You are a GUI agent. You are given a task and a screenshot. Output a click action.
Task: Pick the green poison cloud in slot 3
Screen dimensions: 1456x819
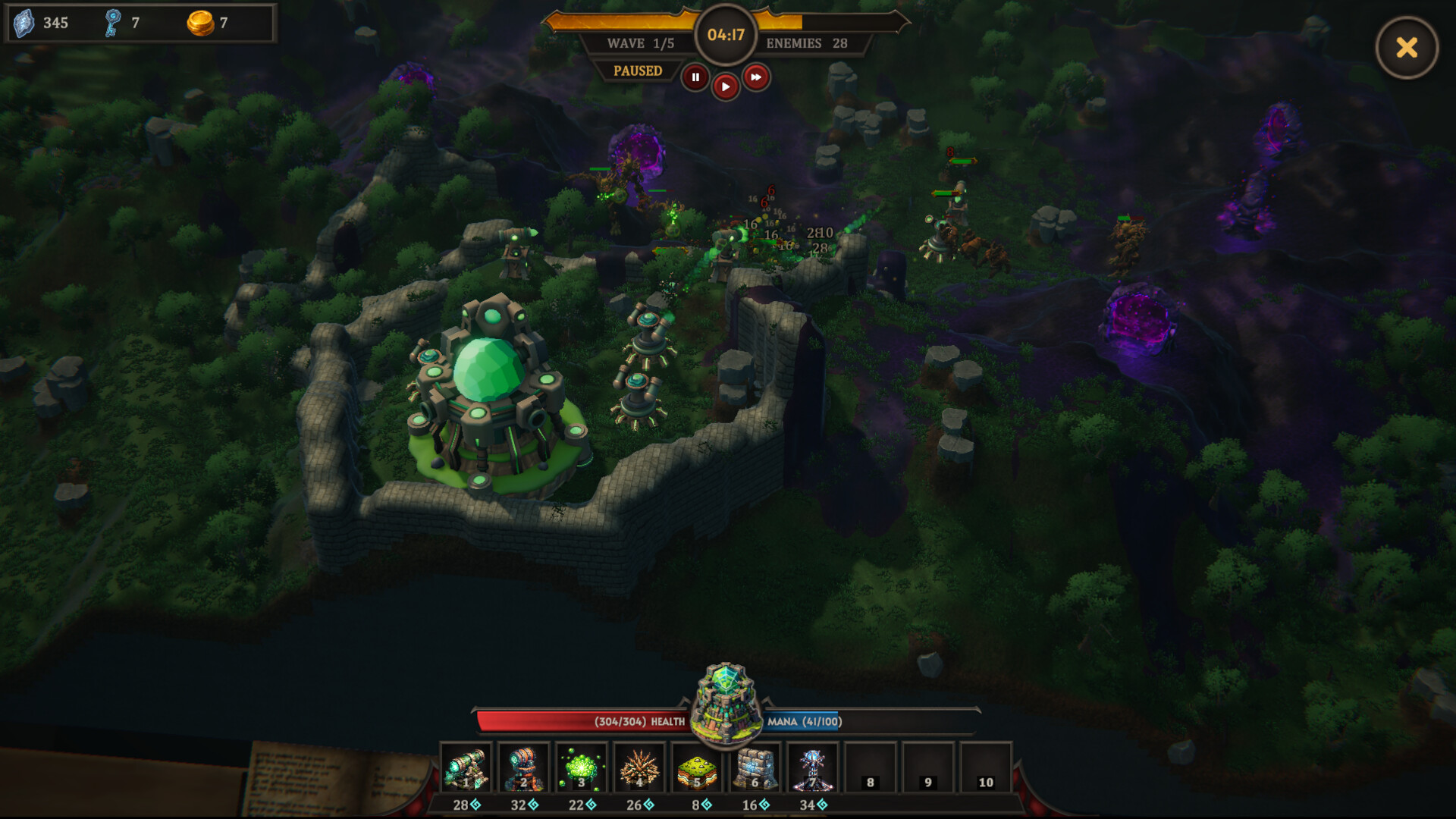click(x=582, y=768)
